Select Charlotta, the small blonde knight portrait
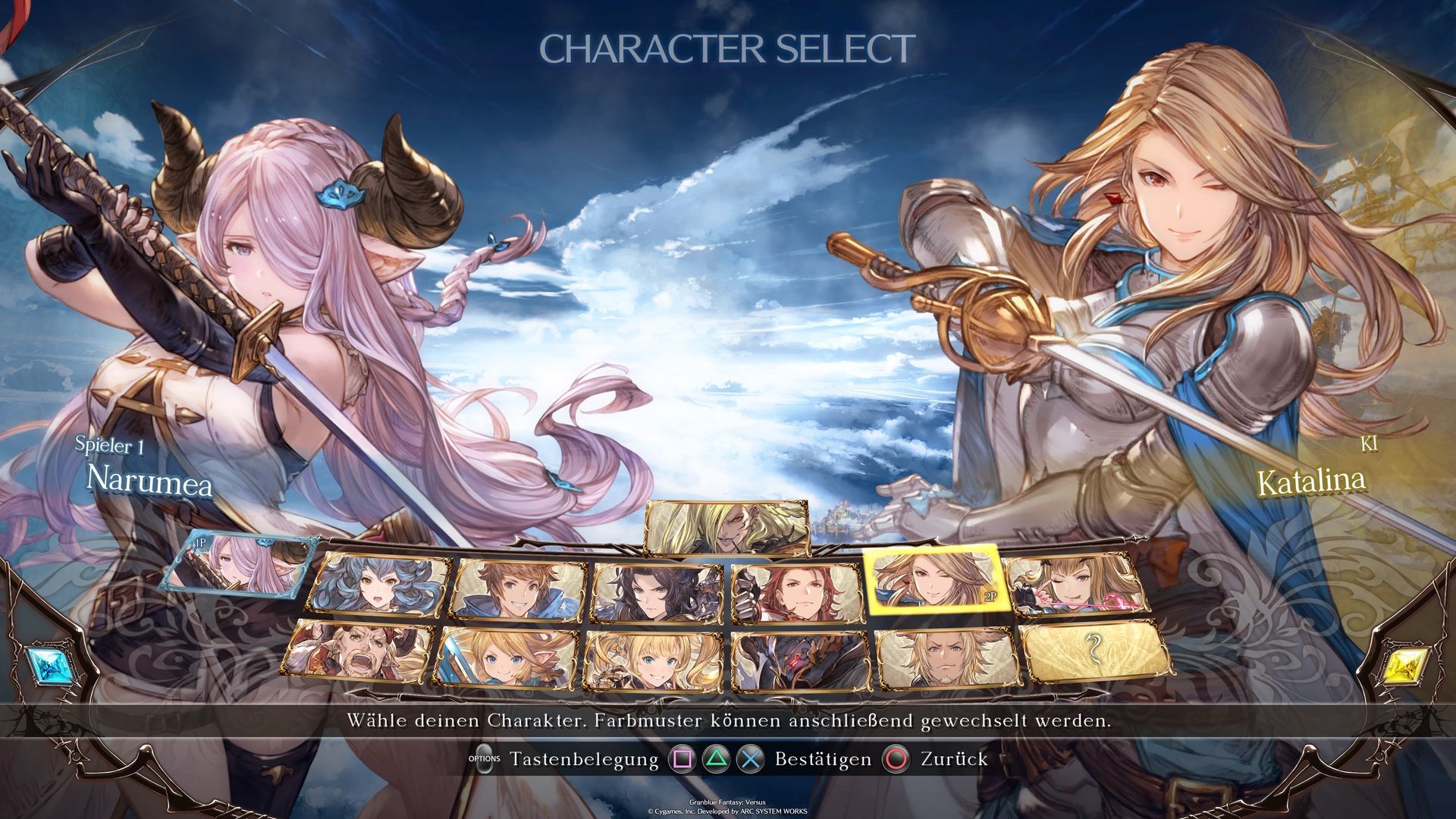 (506, 657)
